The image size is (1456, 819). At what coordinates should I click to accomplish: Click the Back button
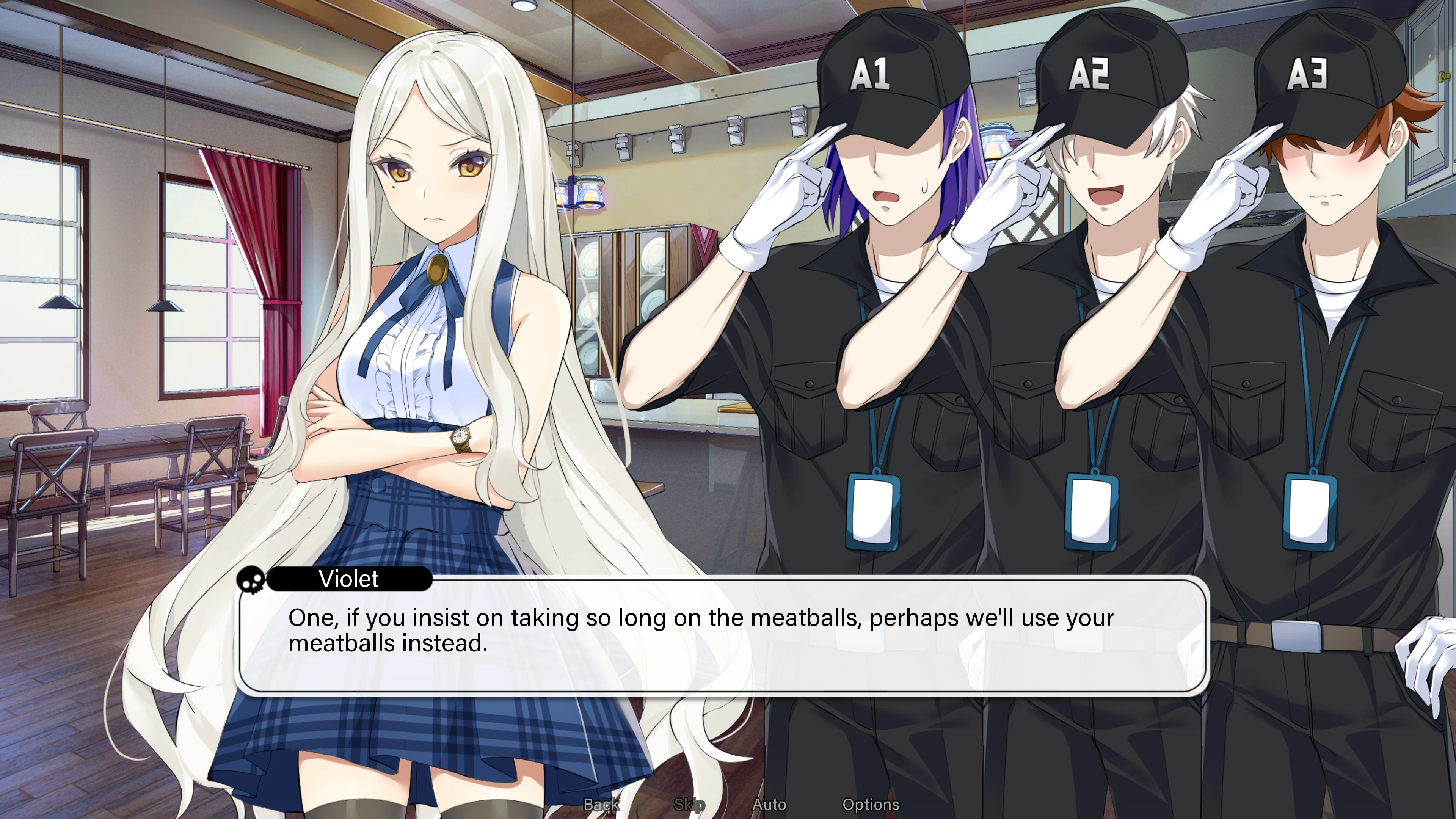click(601, 804)
